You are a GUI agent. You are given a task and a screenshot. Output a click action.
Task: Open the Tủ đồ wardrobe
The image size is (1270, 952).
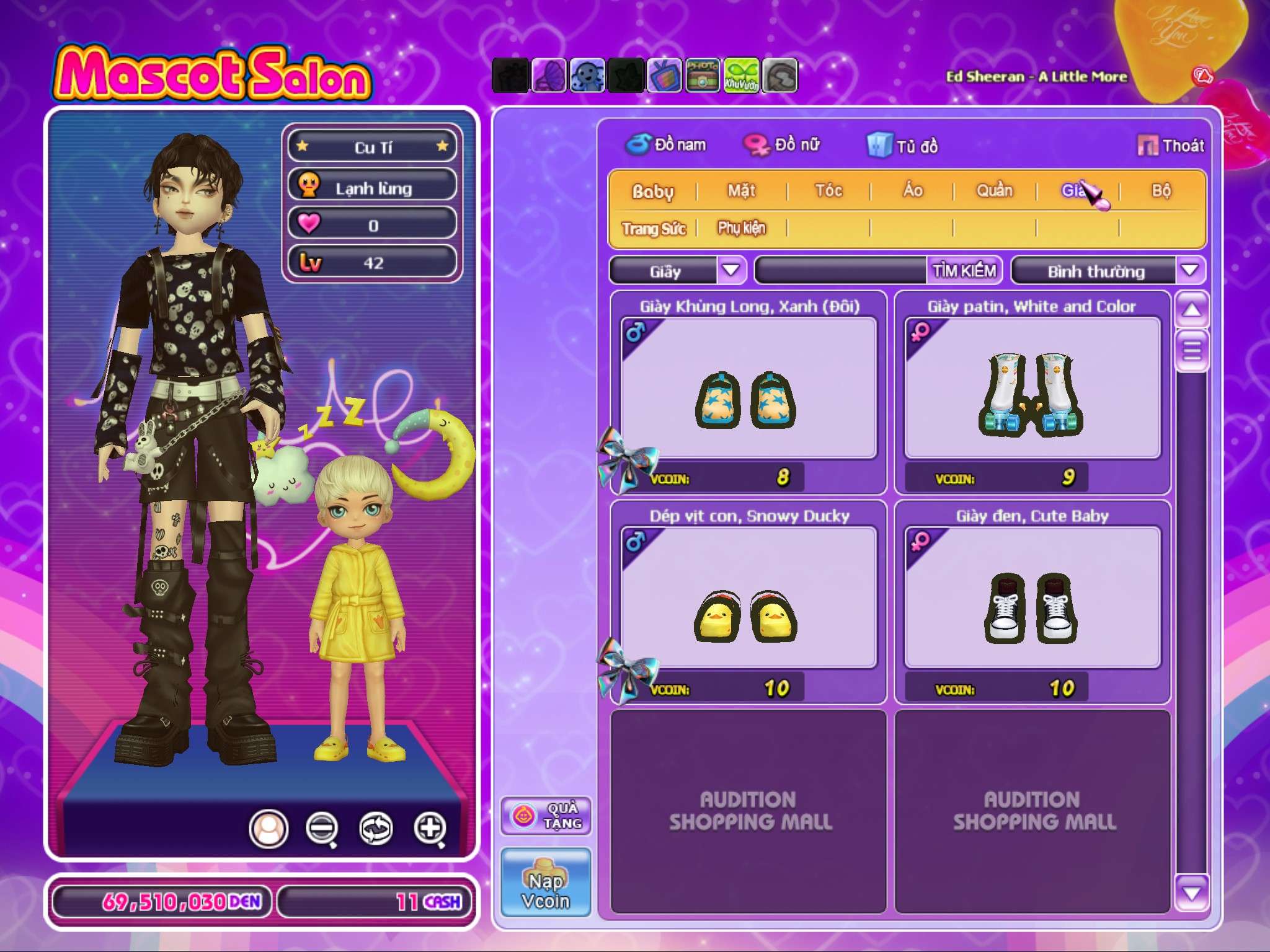pos(903,146)
